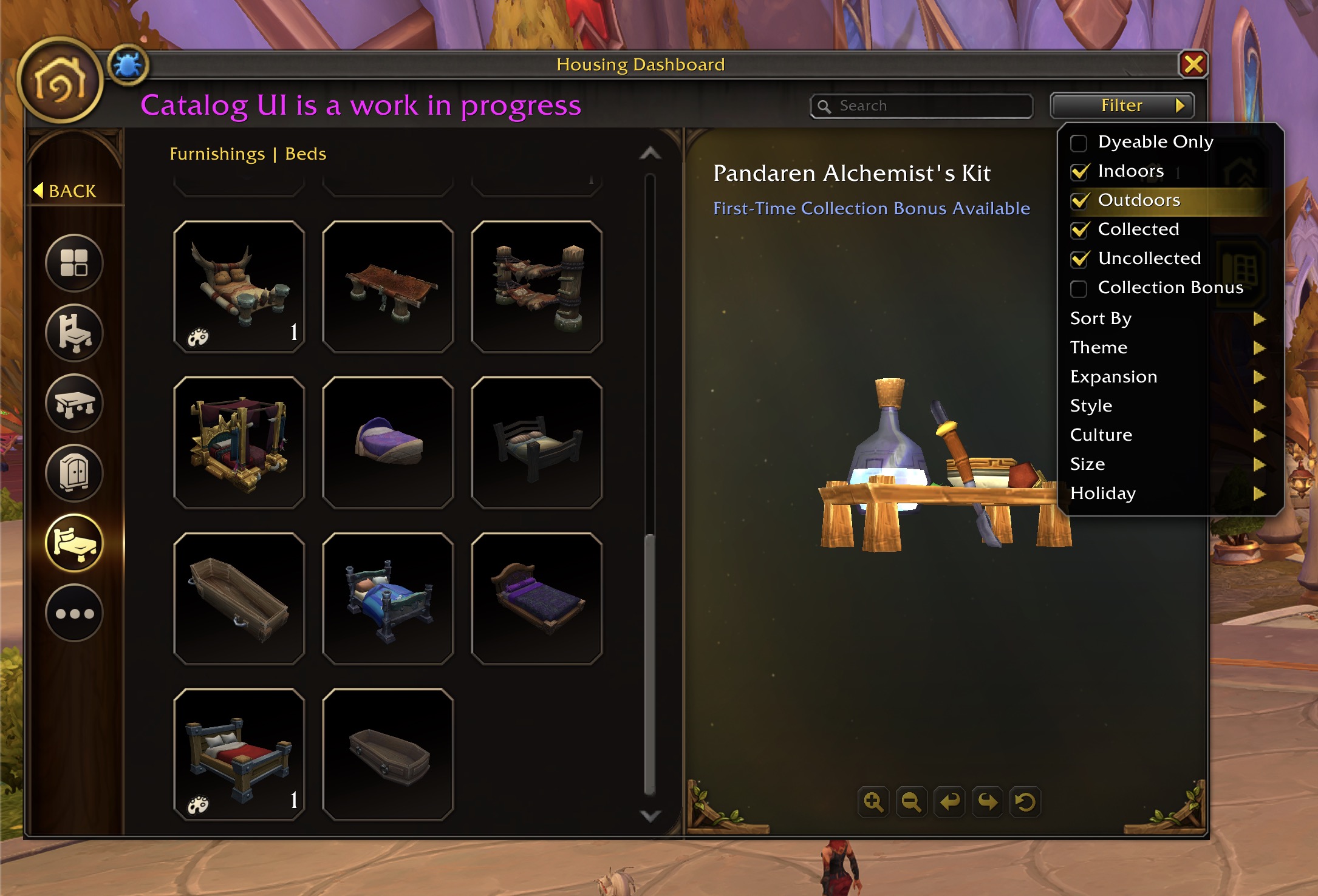Uncheck the Indoors filter
Image resolution: width=1318 pixels, height=896 pixels.
[x=1079, y=172]
